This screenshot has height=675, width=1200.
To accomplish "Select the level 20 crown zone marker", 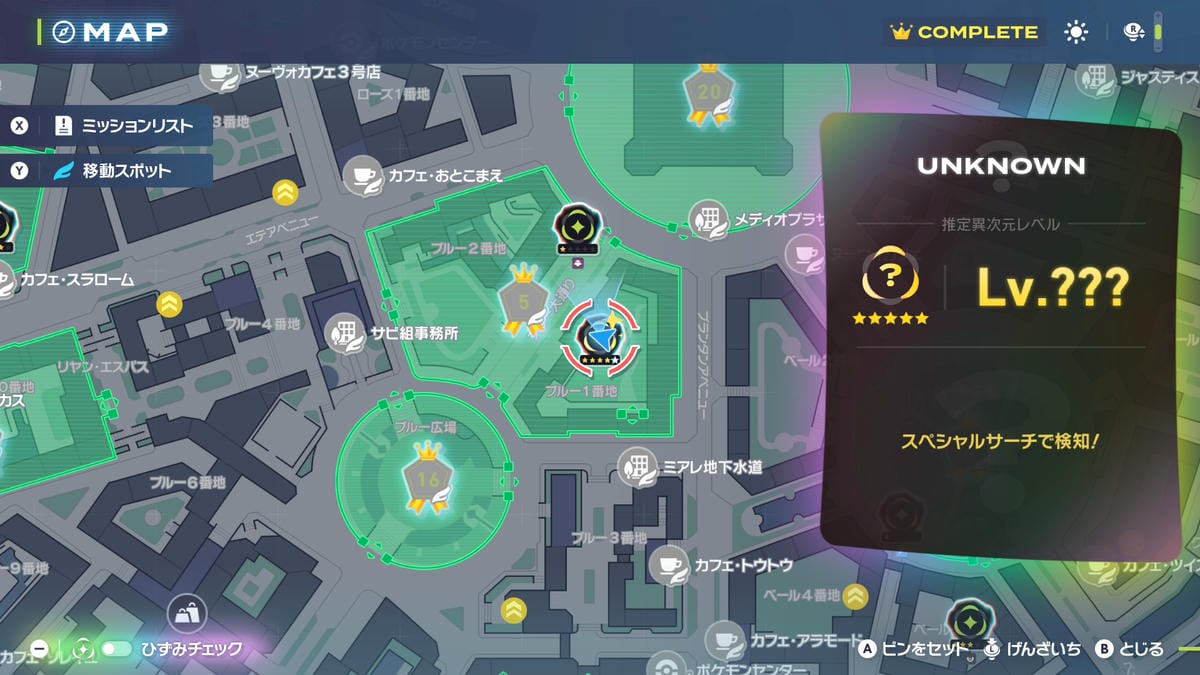I will tap(709, 93).
